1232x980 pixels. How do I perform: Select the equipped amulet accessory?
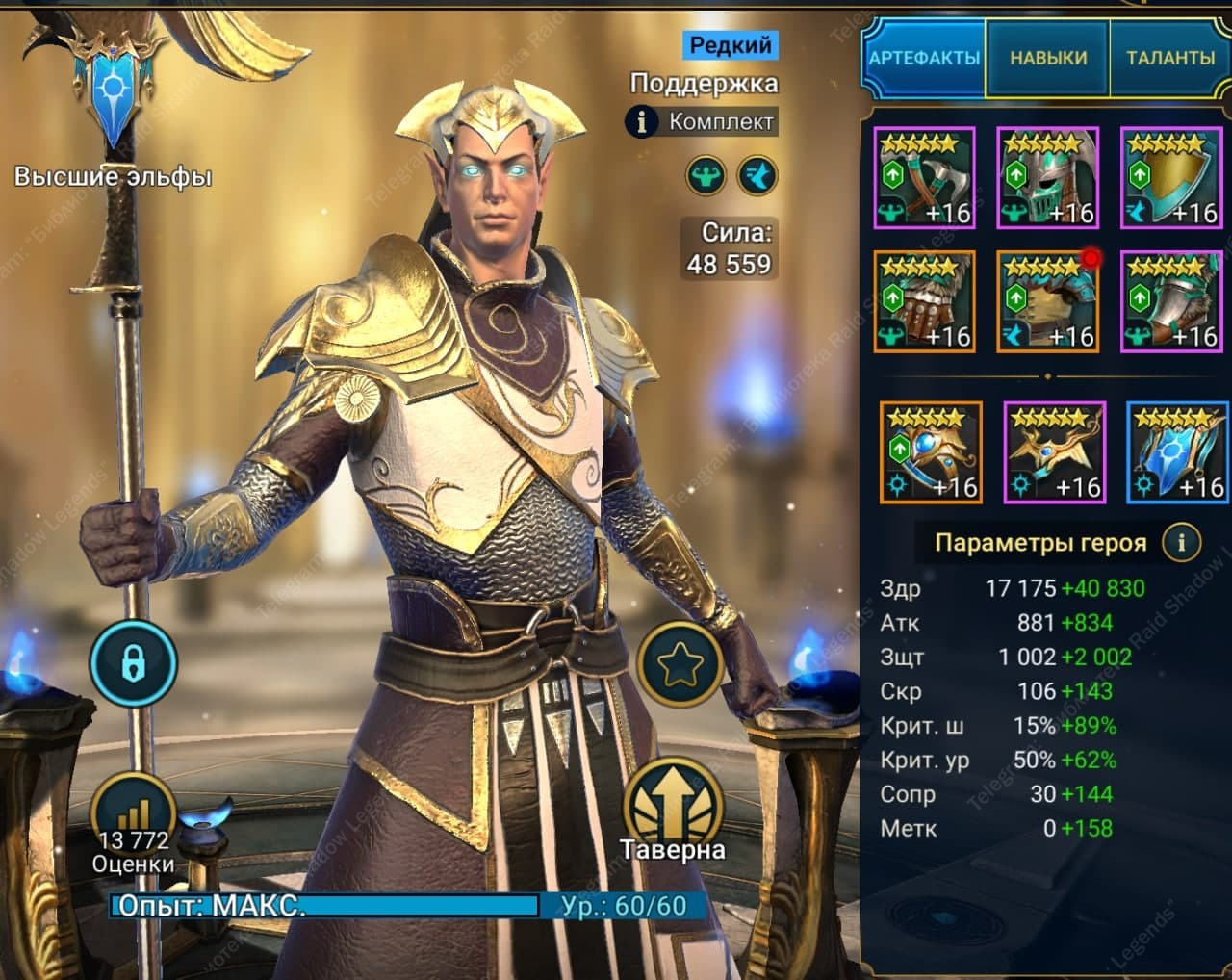(x=1055, y=453)
